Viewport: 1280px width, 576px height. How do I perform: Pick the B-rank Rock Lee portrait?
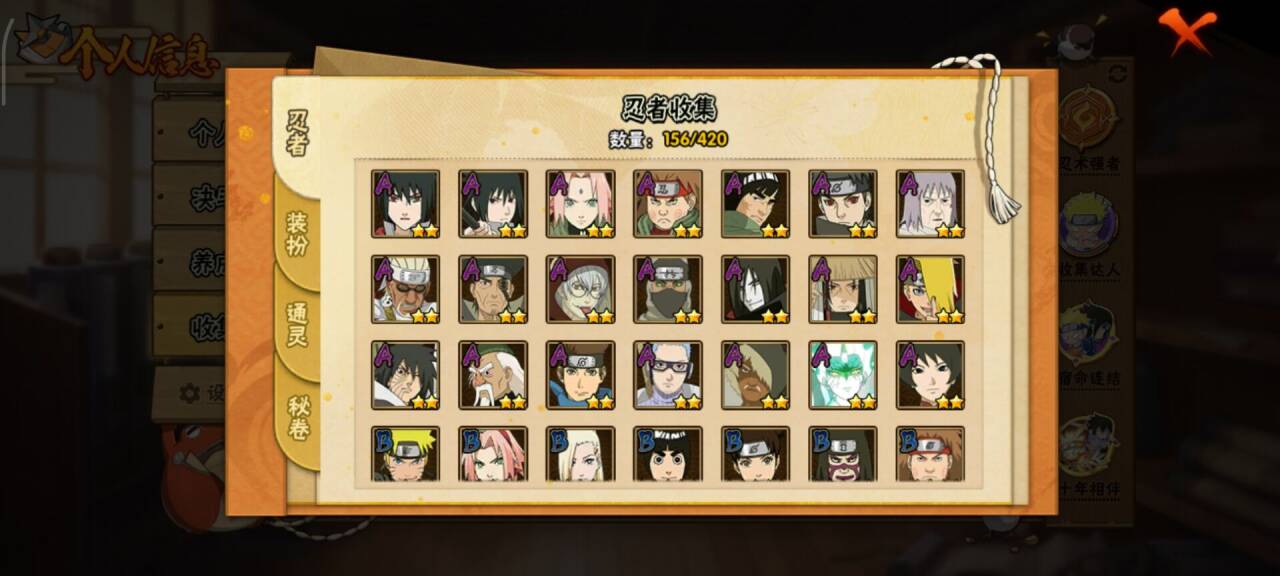click(667, 455)
